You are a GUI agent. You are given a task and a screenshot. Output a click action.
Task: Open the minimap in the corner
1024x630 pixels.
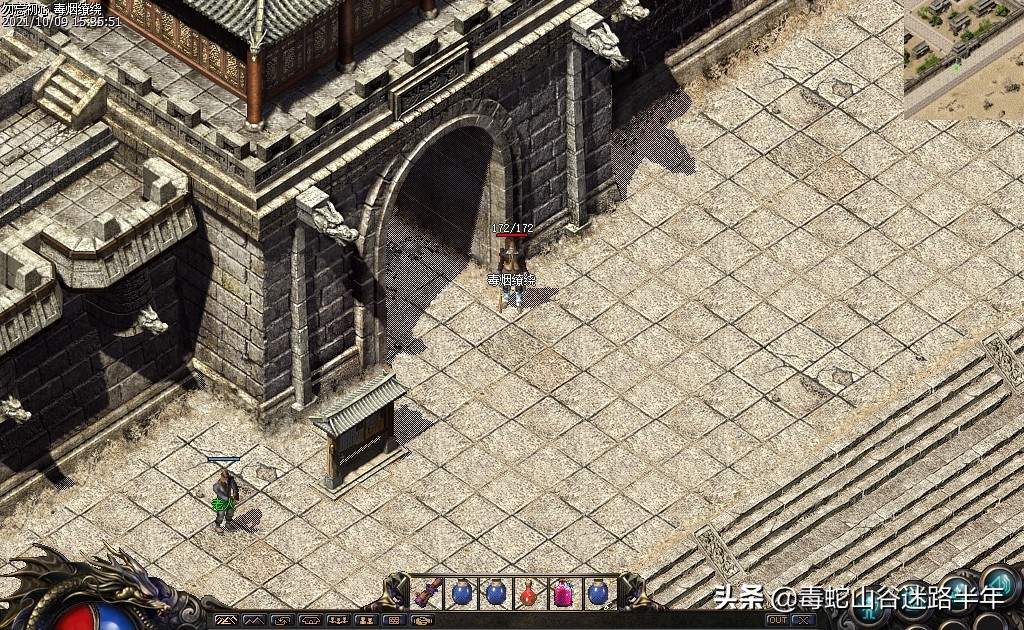tap(964, 58)
